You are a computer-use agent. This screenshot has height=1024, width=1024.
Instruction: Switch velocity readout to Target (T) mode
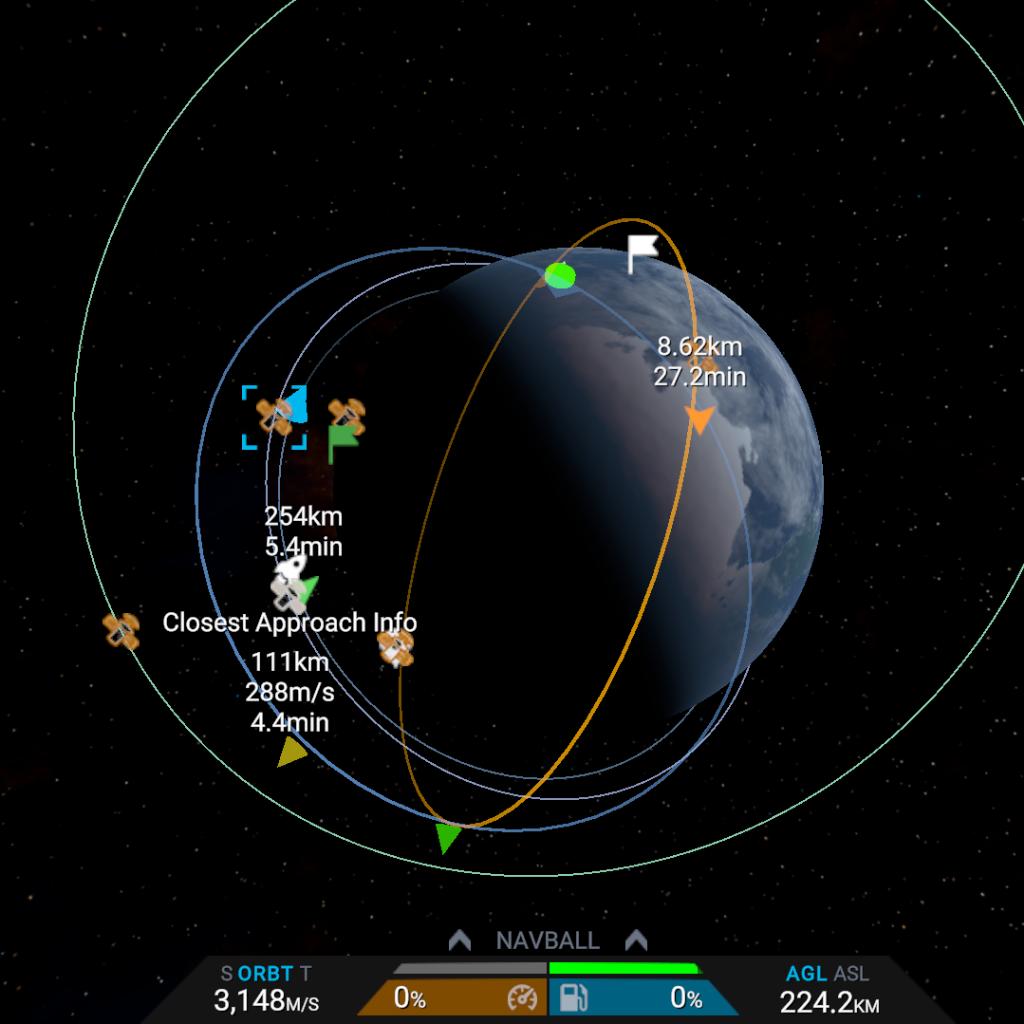click(305, 973)
